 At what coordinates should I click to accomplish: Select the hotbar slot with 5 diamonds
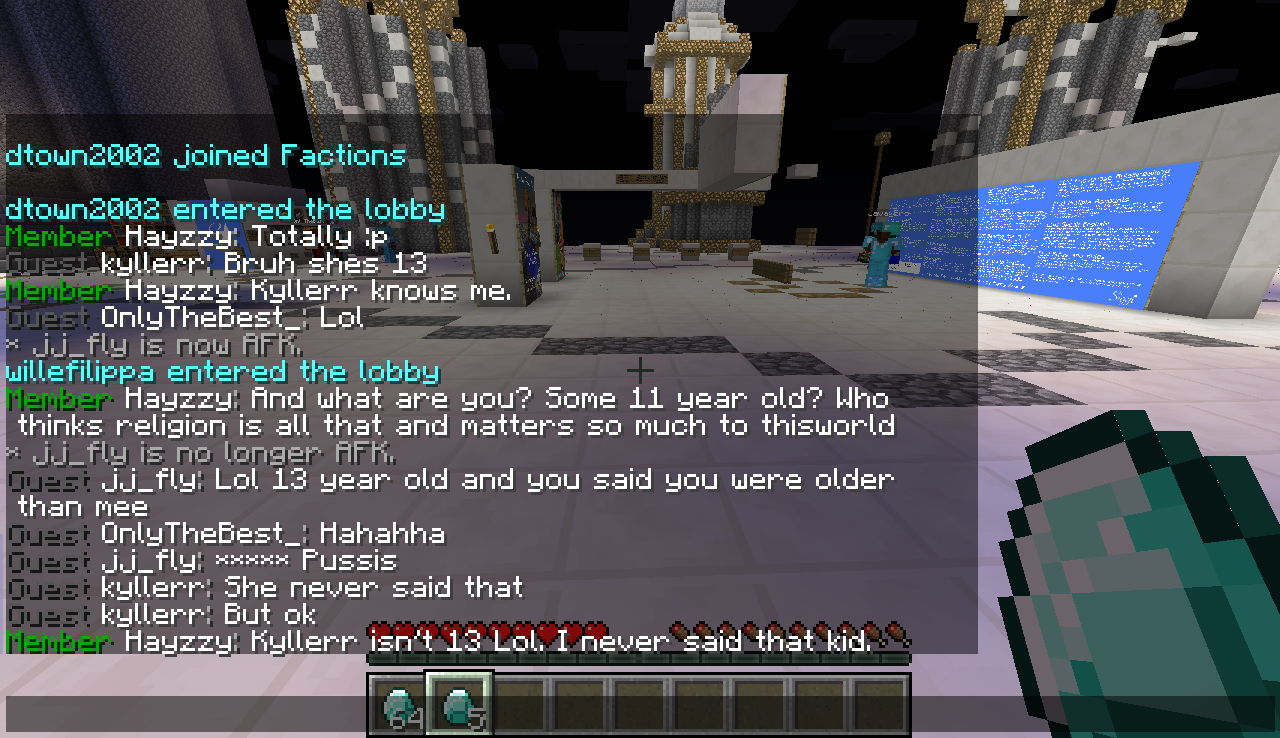(459, 705)
